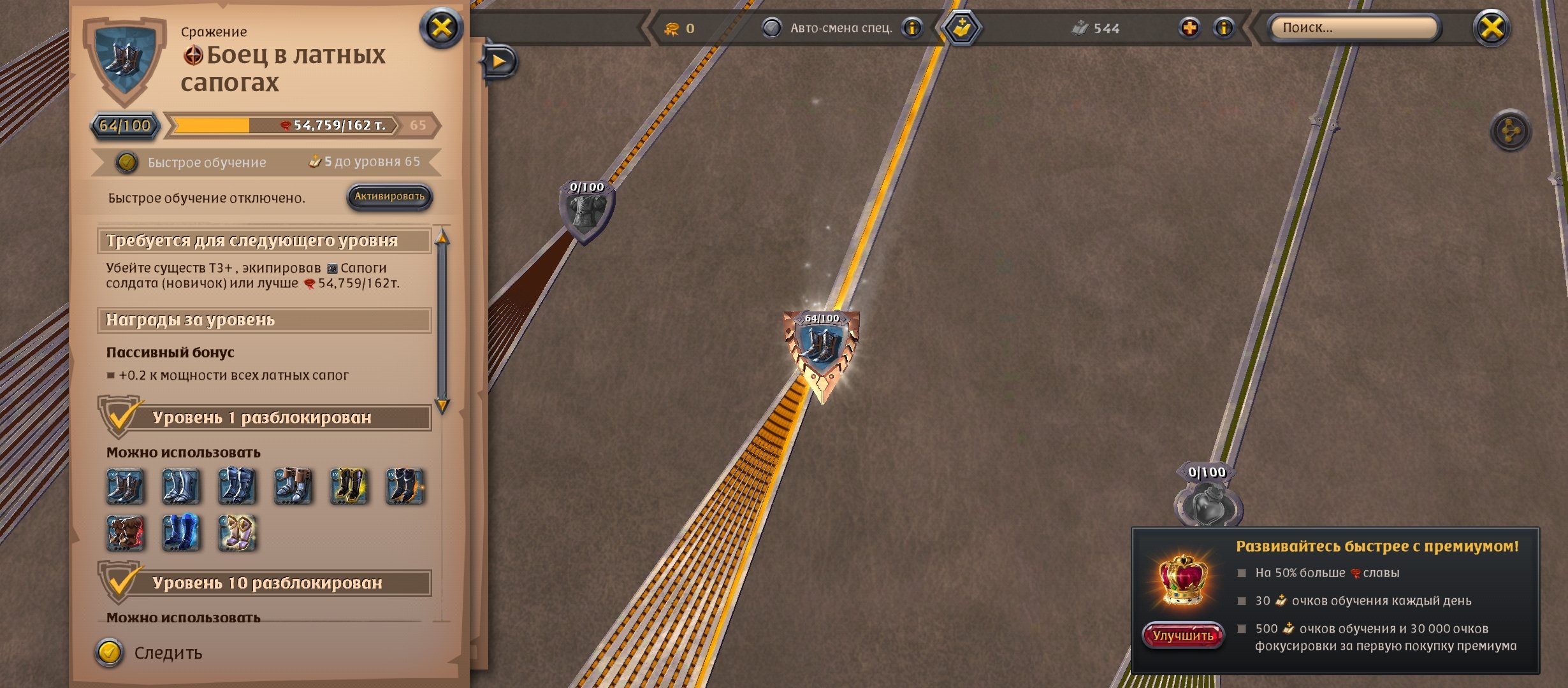The height and width of the screenshot is (688, 1568).
Task: Click the Улучшить premium button
Action: click(1182, 636)
